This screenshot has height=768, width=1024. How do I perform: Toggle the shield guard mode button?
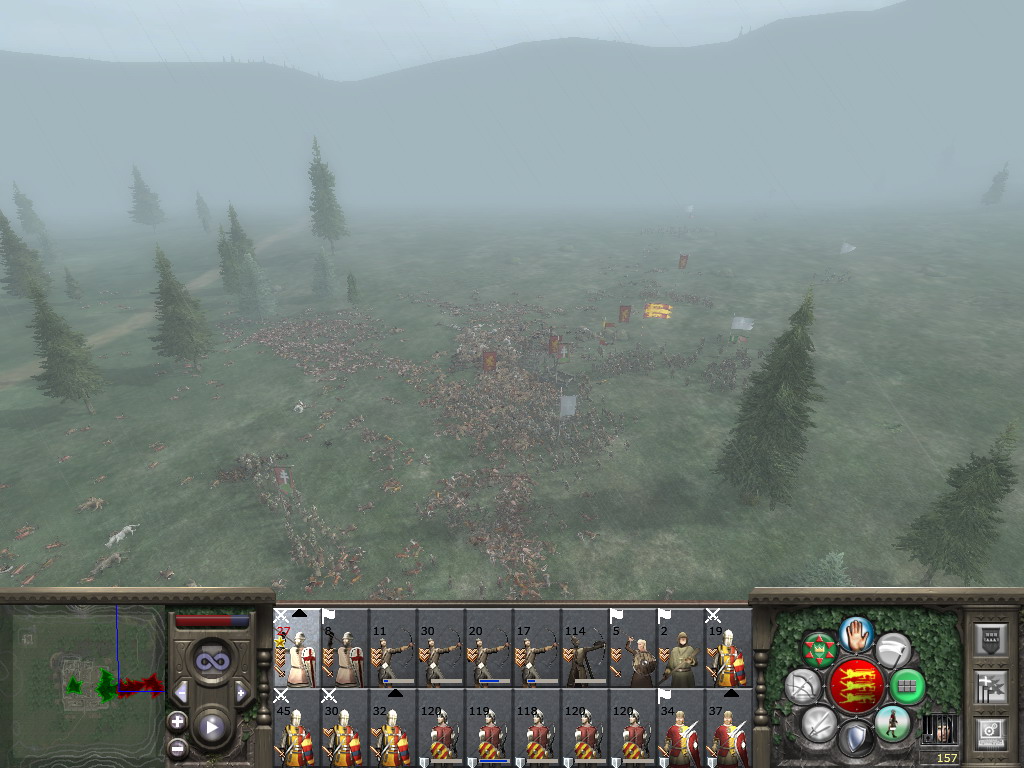pos(855,740)
